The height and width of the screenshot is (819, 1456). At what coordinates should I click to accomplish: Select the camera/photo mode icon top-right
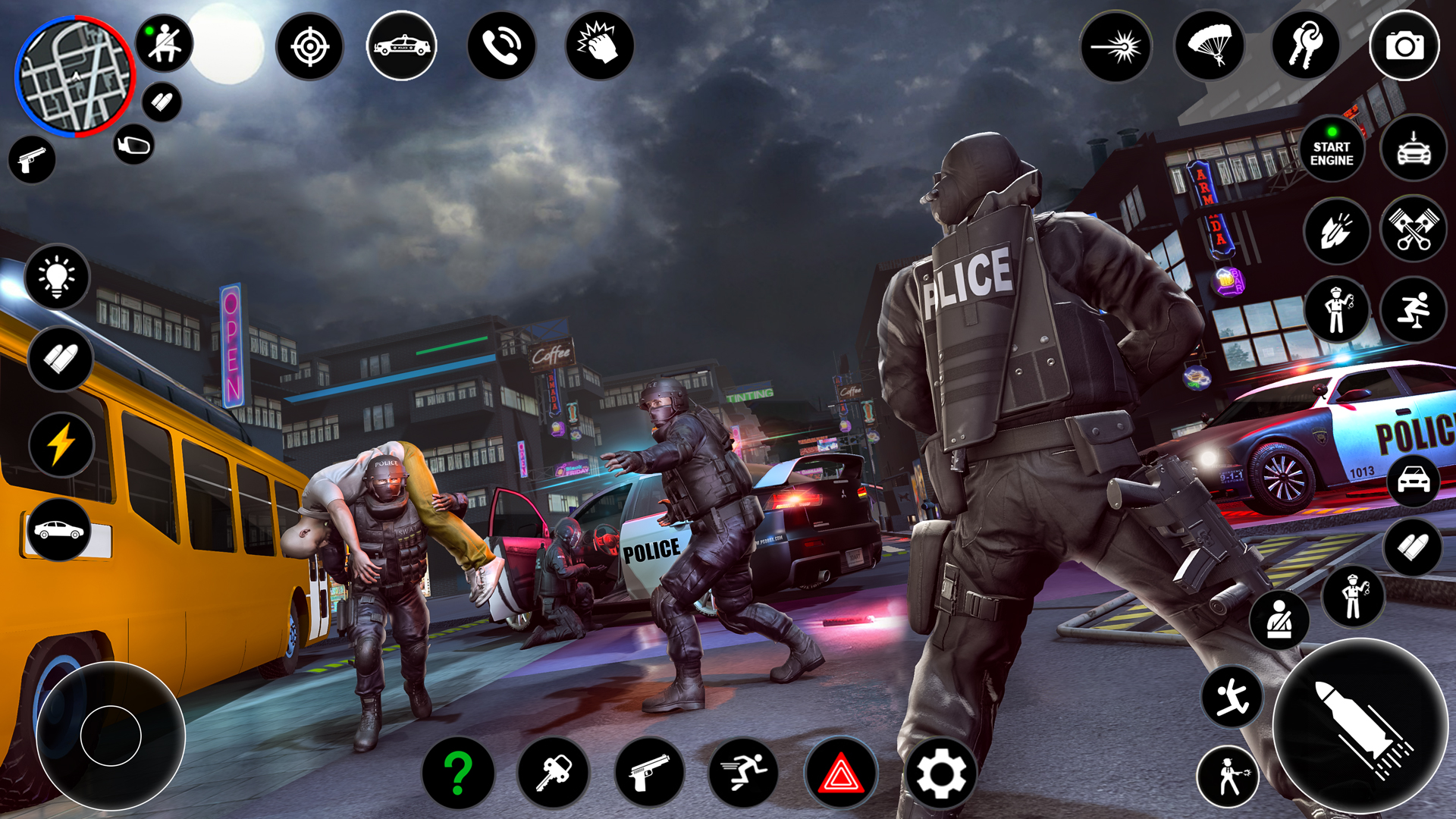(1404, 46)
